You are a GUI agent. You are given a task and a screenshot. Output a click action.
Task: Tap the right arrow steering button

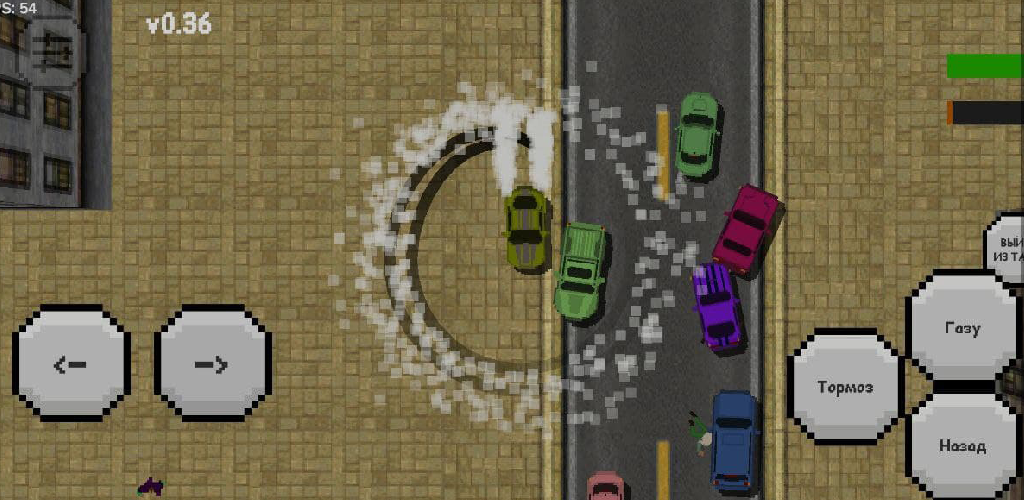212,362
